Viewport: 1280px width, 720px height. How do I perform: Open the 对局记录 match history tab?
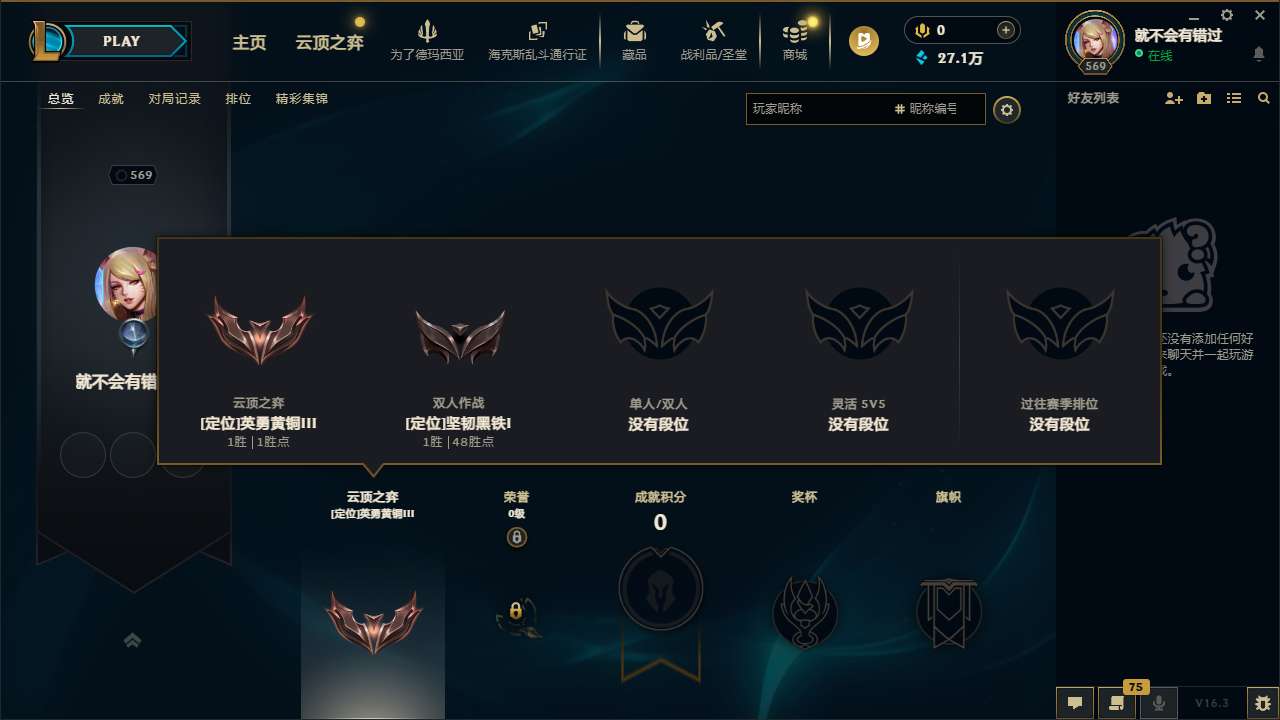pyautogui.click(x=174, y=98)
